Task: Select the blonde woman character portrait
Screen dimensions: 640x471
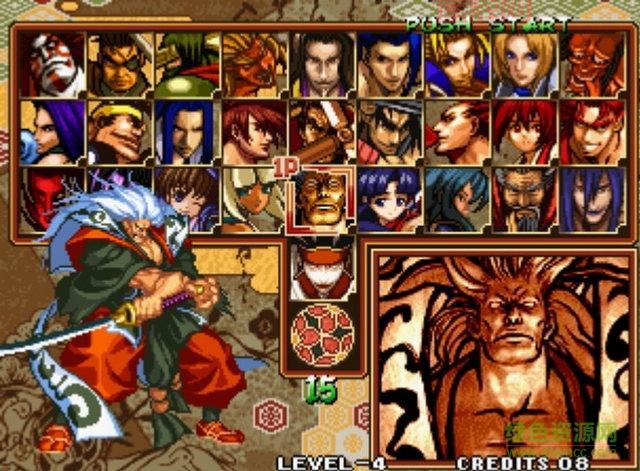Action: click(x=523, y=64)
